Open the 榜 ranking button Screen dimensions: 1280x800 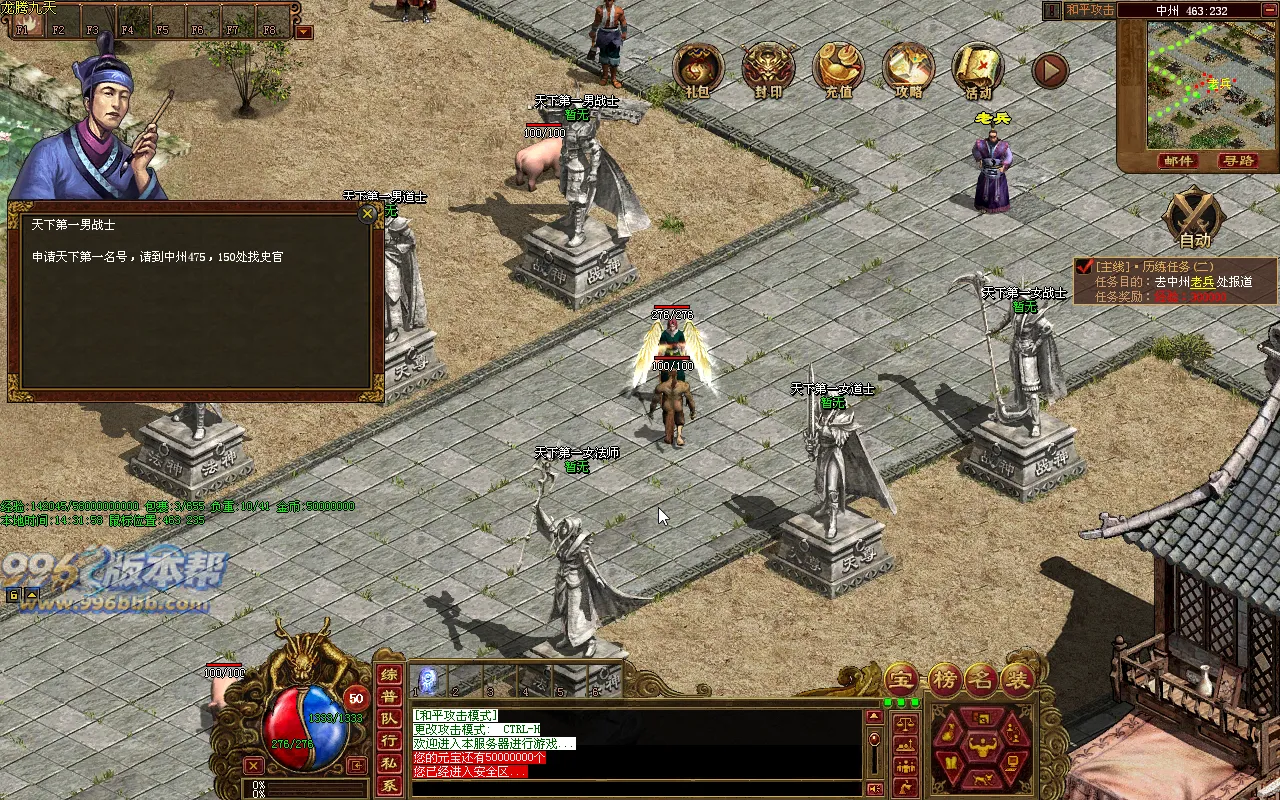tap(944, 681)
